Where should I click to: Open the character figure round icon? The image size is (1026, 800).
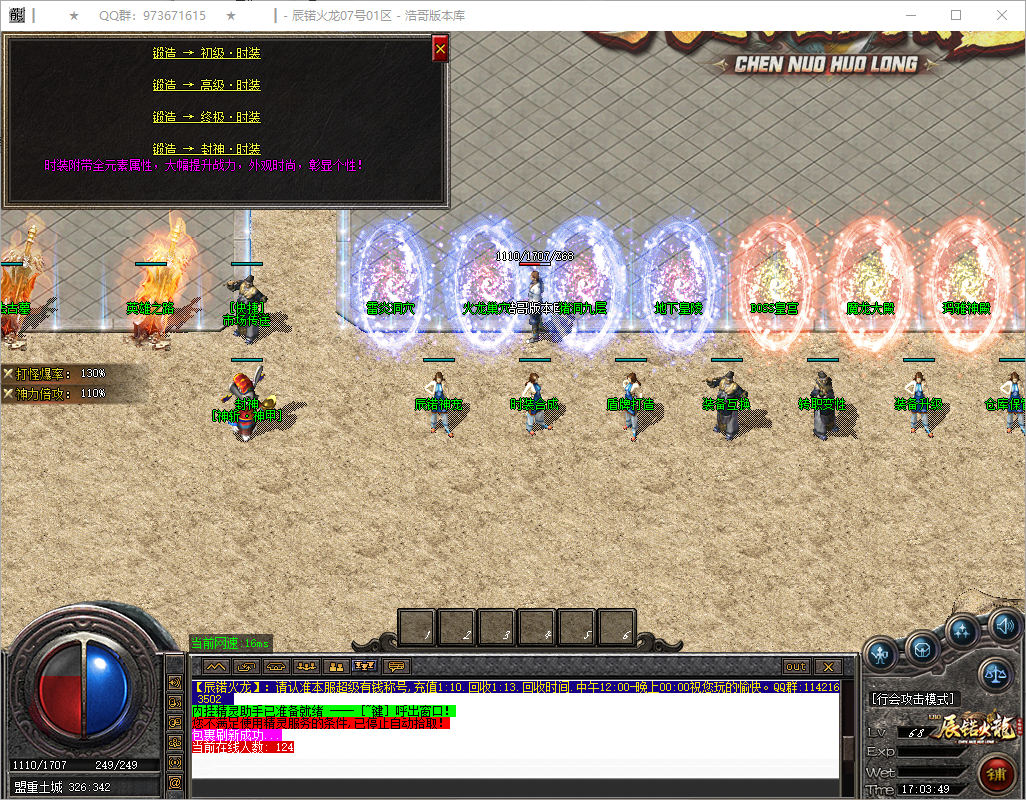click(x=881, y=654)
